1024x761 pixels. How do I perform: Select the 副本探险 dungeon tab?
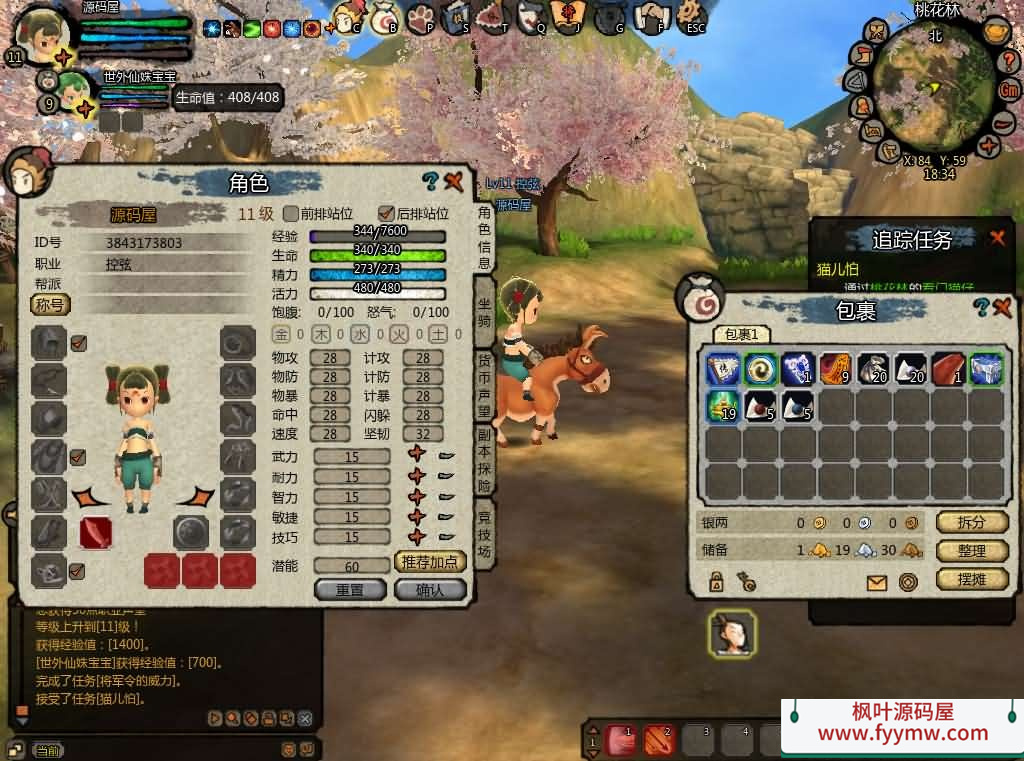point(484,461)
